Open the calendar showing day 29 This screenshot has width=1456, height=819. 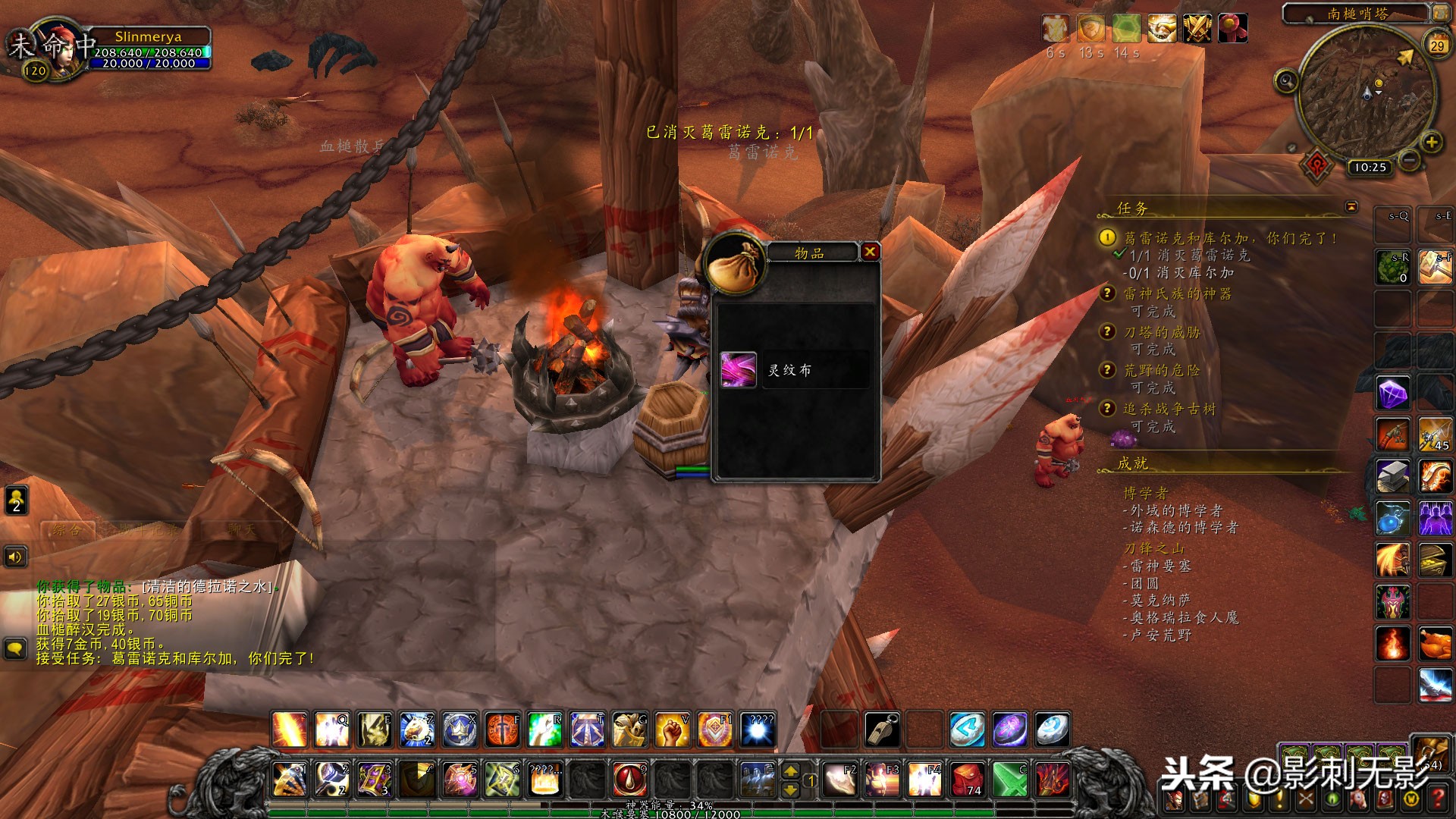(1437, 45)
